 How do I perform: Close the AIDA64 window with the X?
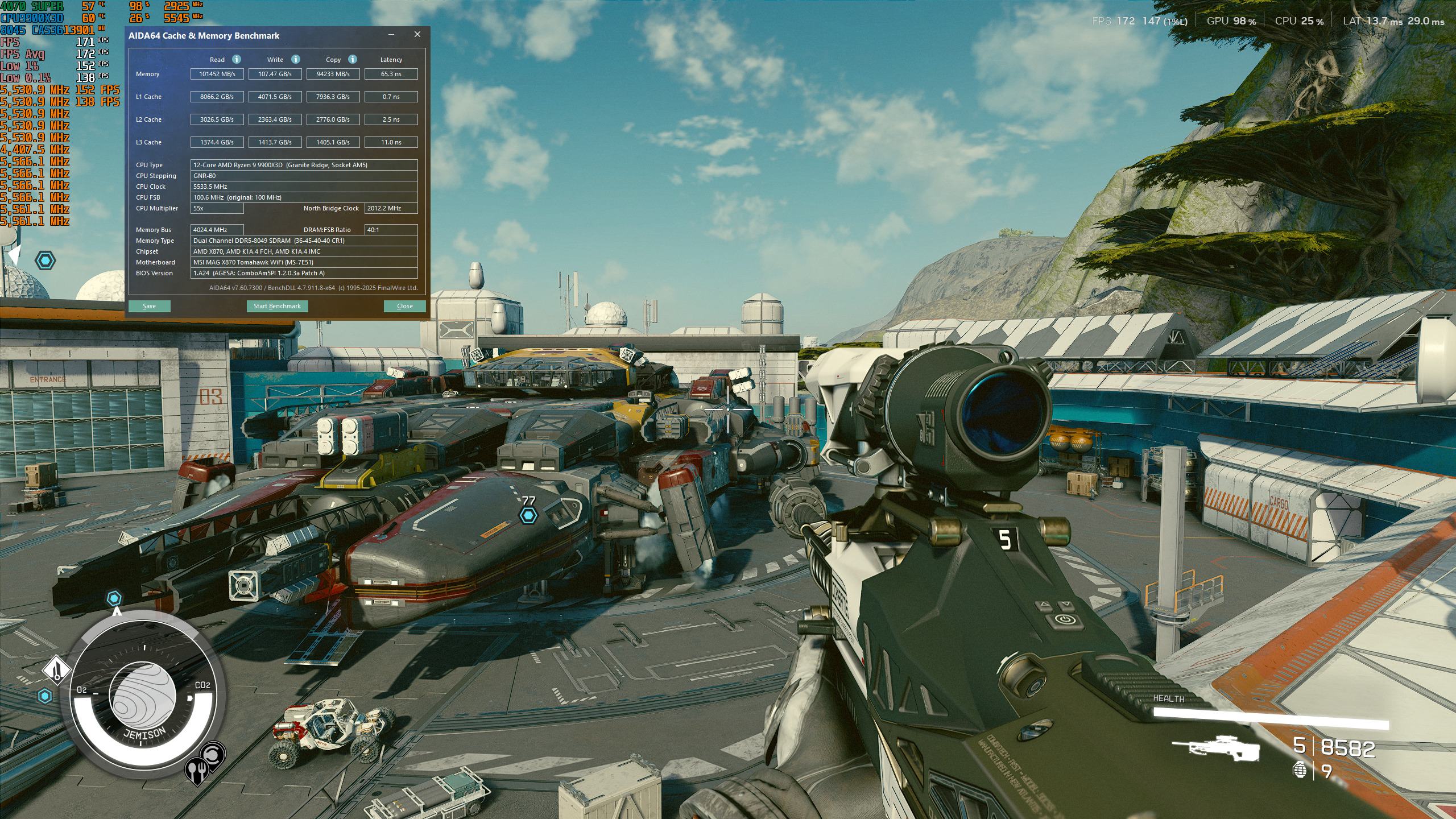(x=417, y=35)
